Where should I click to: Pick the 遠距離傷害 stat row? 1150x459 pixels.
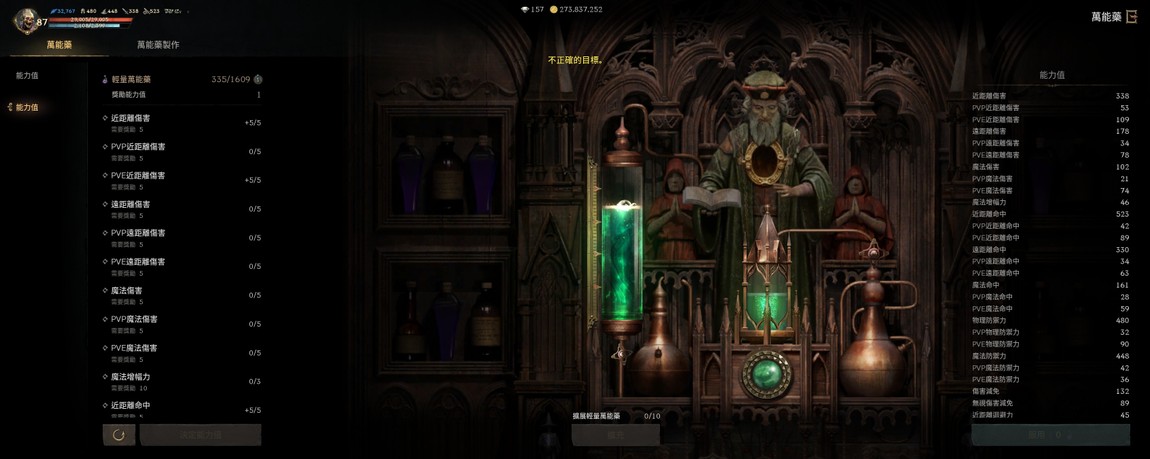(x=181, y=209)
